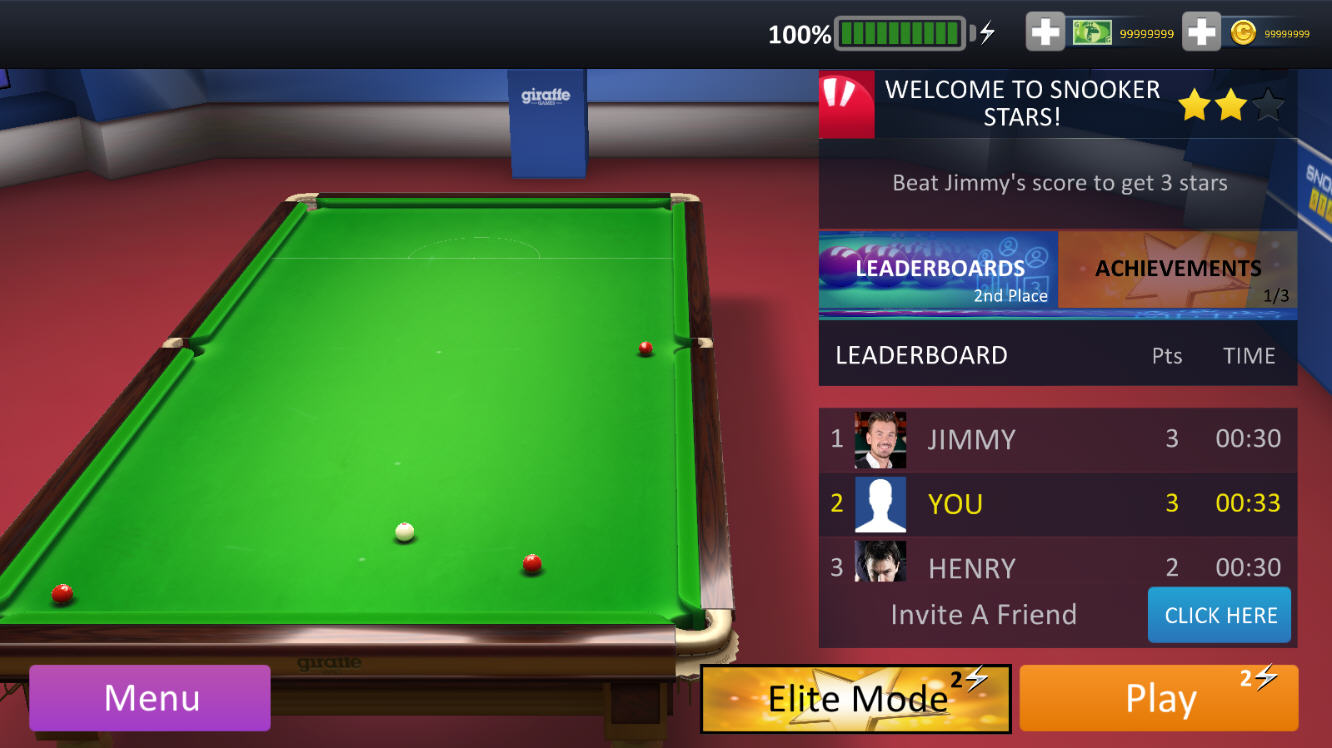This screenshot has height=748, width=1332.
Task: Click the lightning bolt next to the battery
Action: pos(984,32)
